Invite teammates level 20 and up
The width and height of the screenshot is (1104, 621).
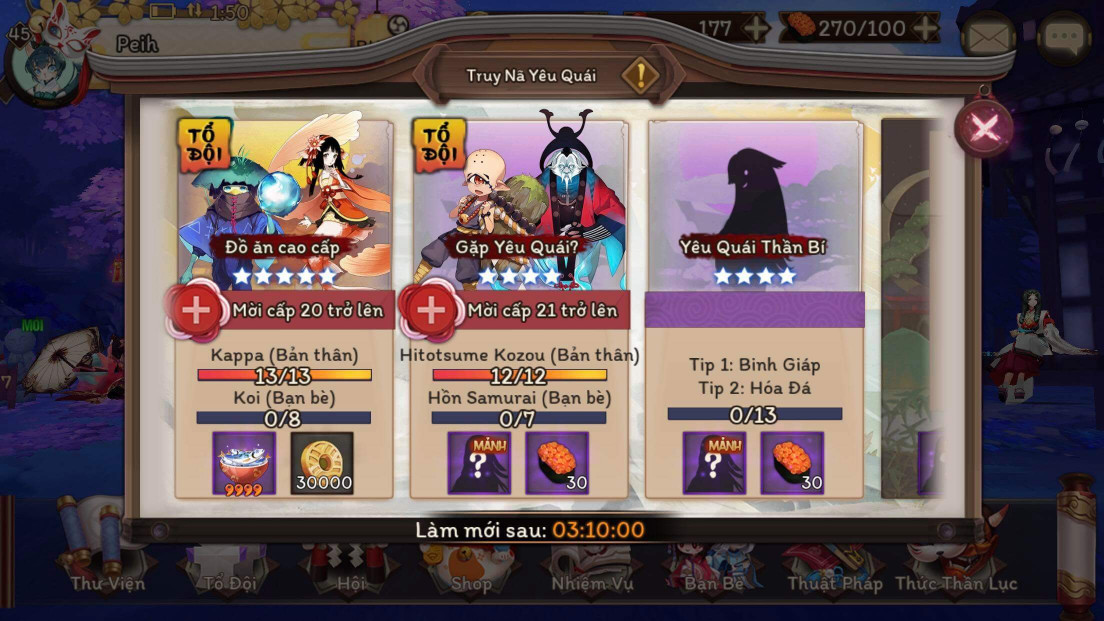196,310
